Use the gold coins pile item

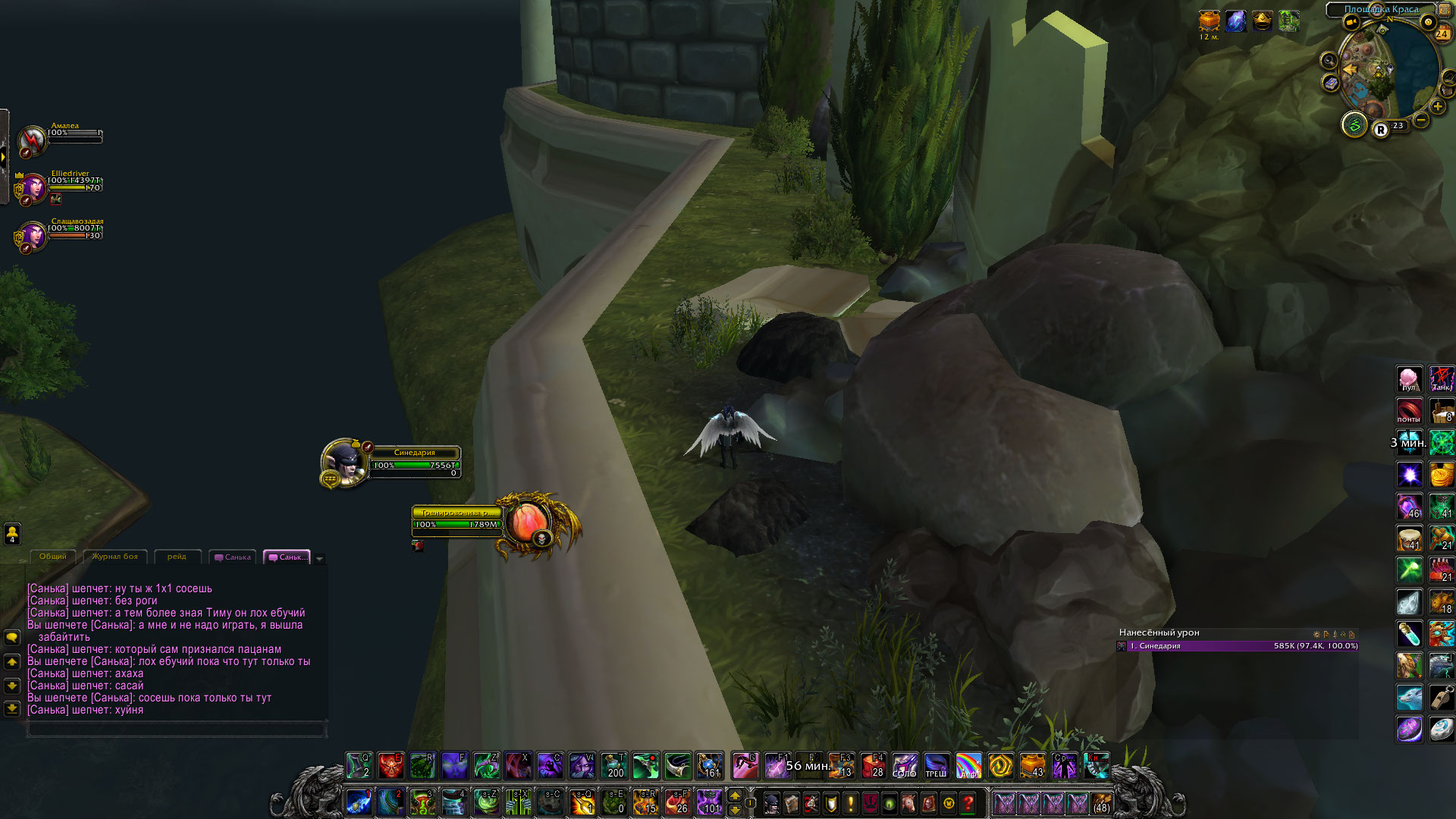click(x=1442, y=475)
